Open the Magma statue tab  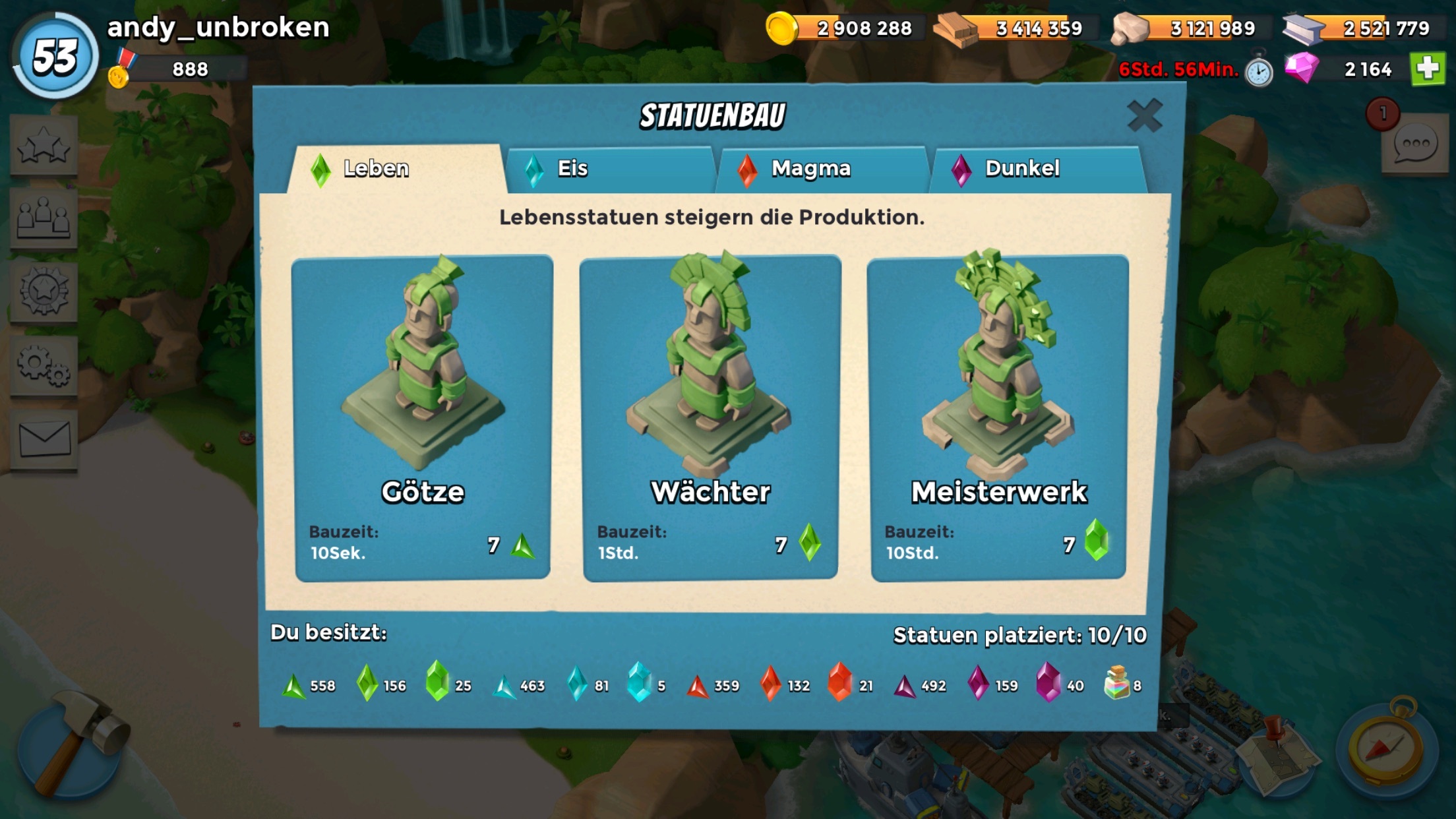pyautogui.click(x=822, y=169)
